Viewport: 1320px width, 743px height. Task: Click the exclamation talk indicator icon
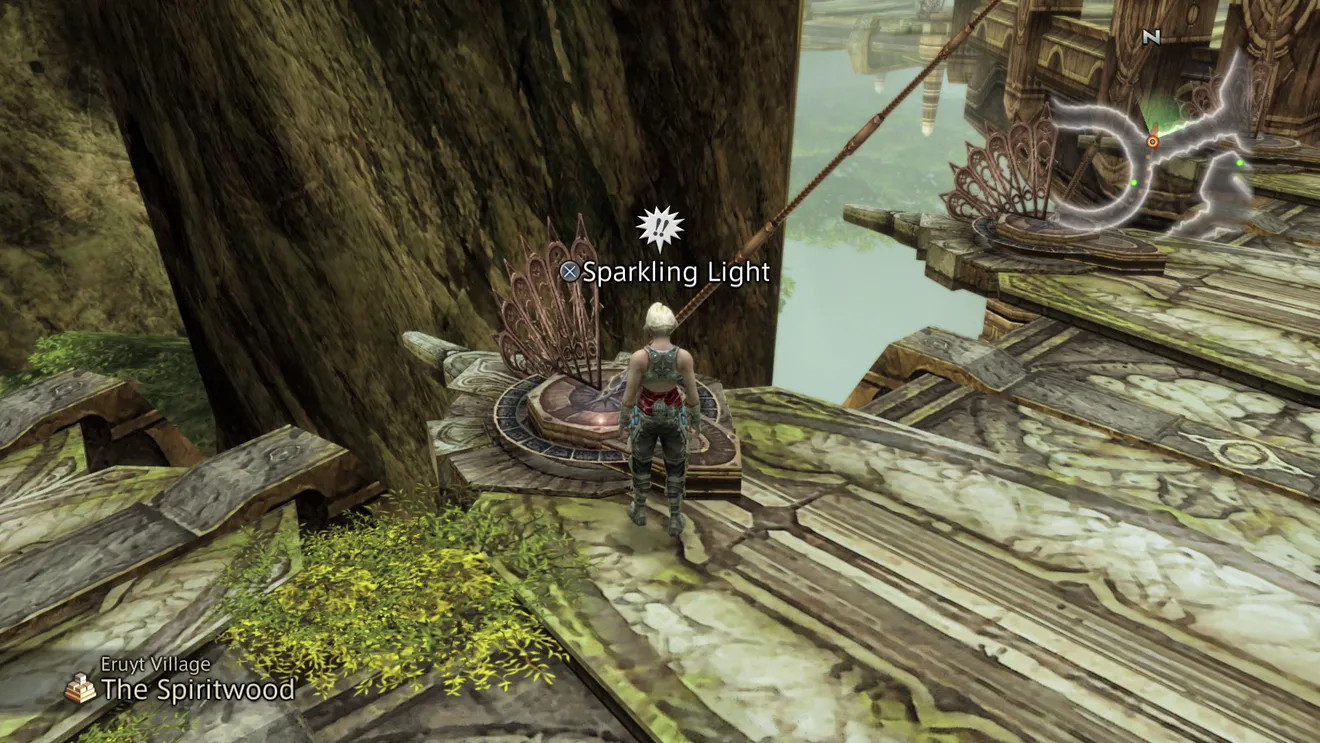[659, 229]
